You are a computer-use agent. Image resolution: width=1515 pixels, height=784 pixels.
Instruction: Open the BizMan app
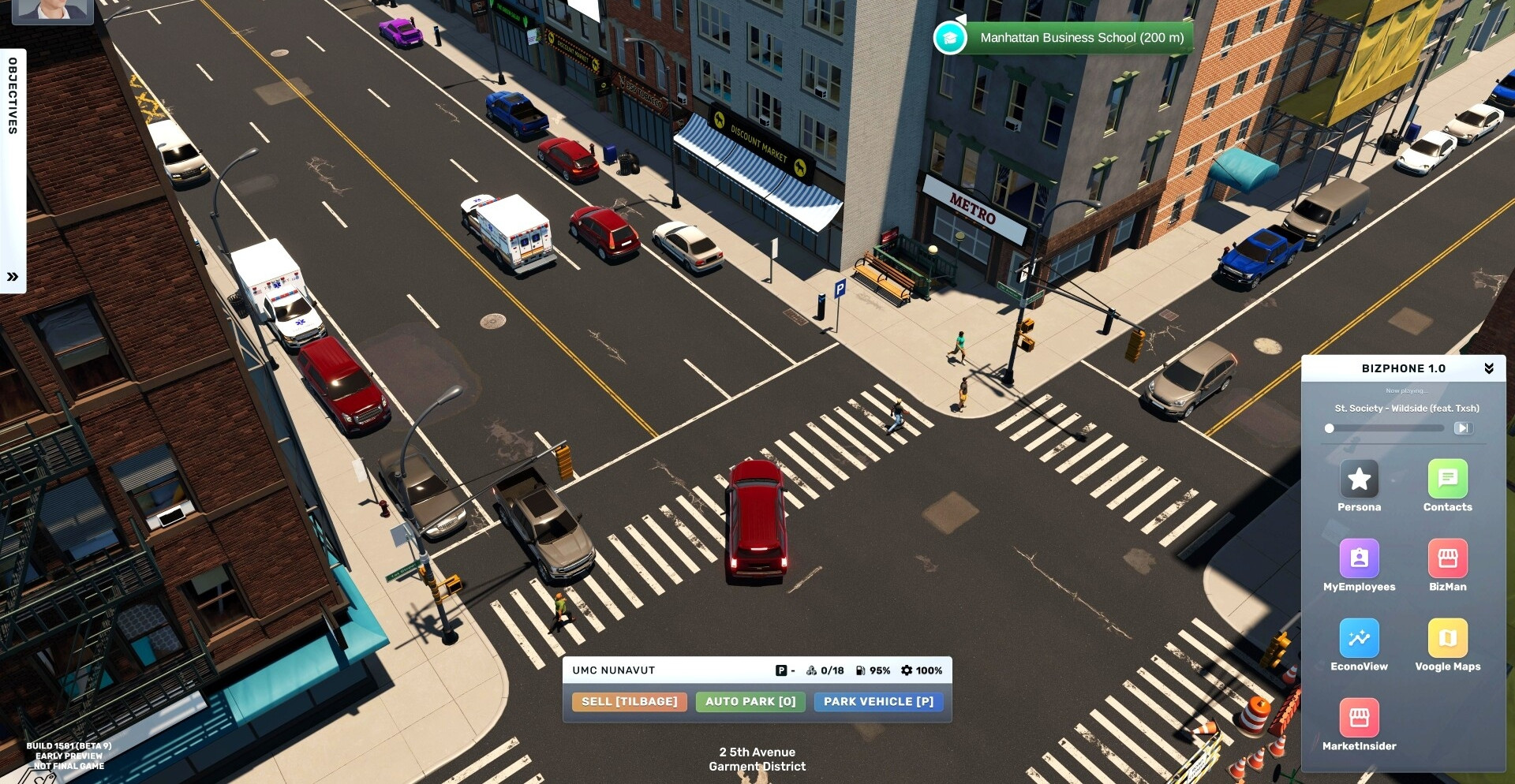coord(1447,558)
